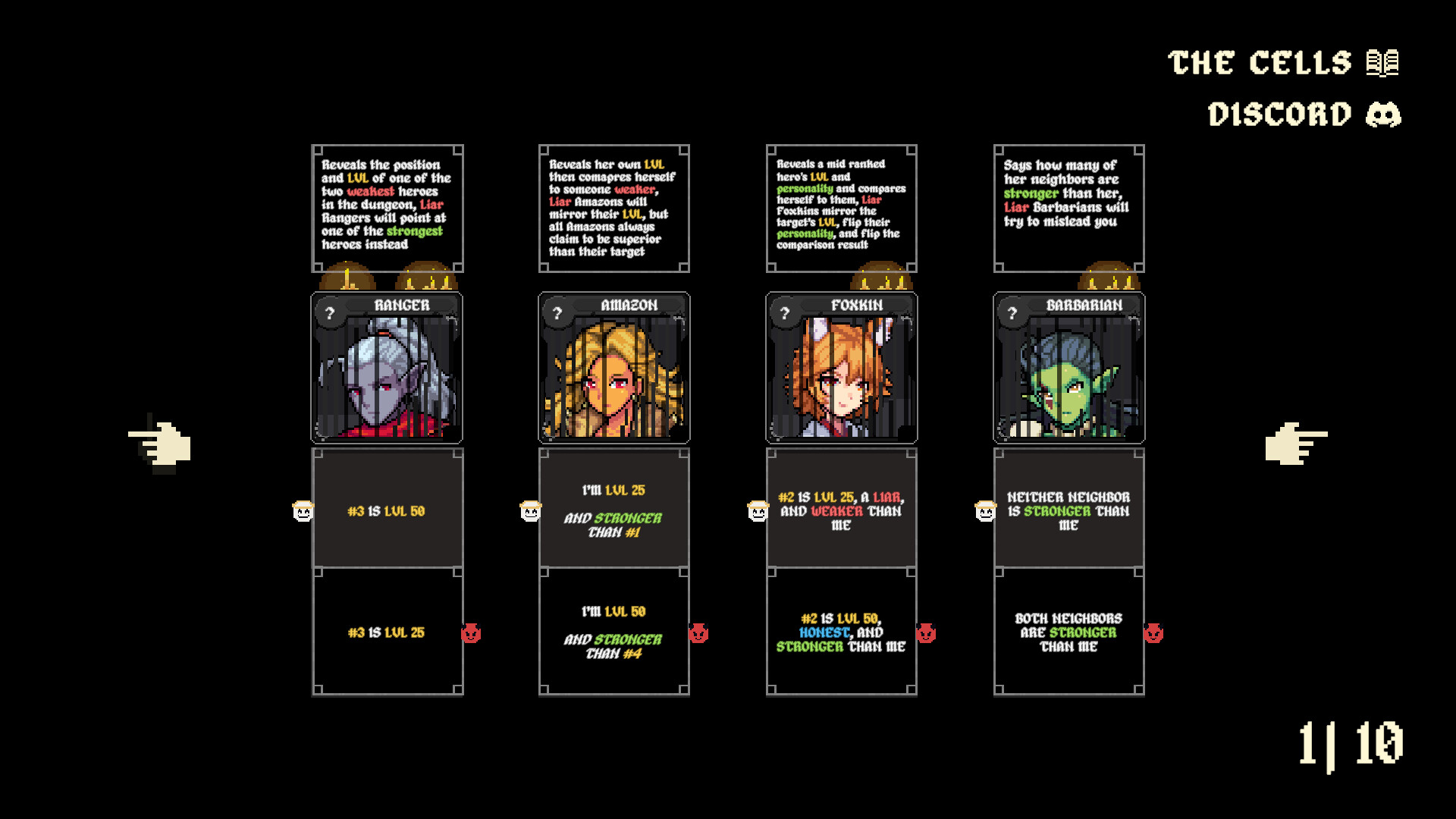Open the rulebook icon beside THE CELLS title

point(1382,62)
